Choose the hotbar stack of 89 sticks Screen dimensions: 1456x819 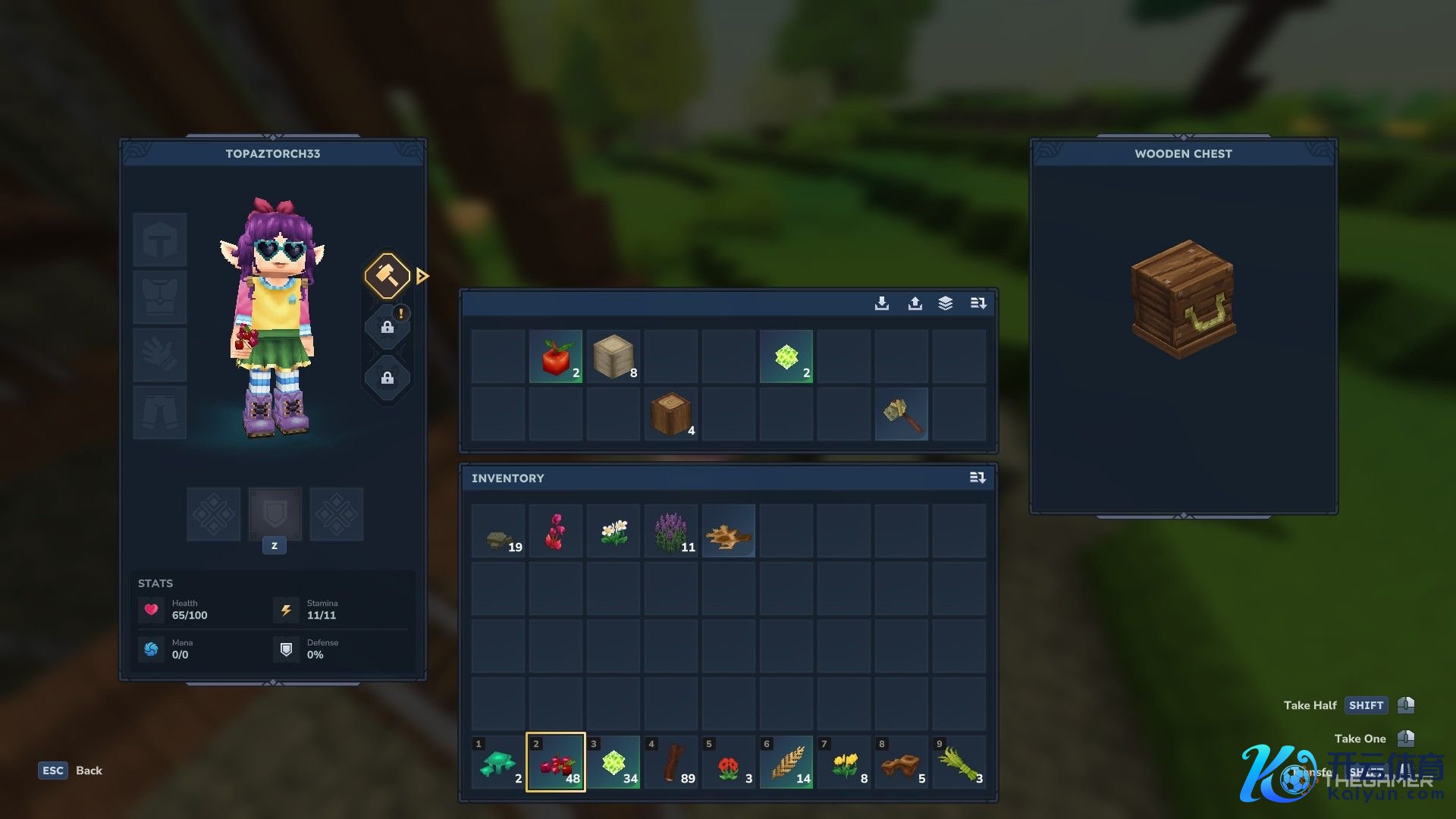(x=671, y=762)
